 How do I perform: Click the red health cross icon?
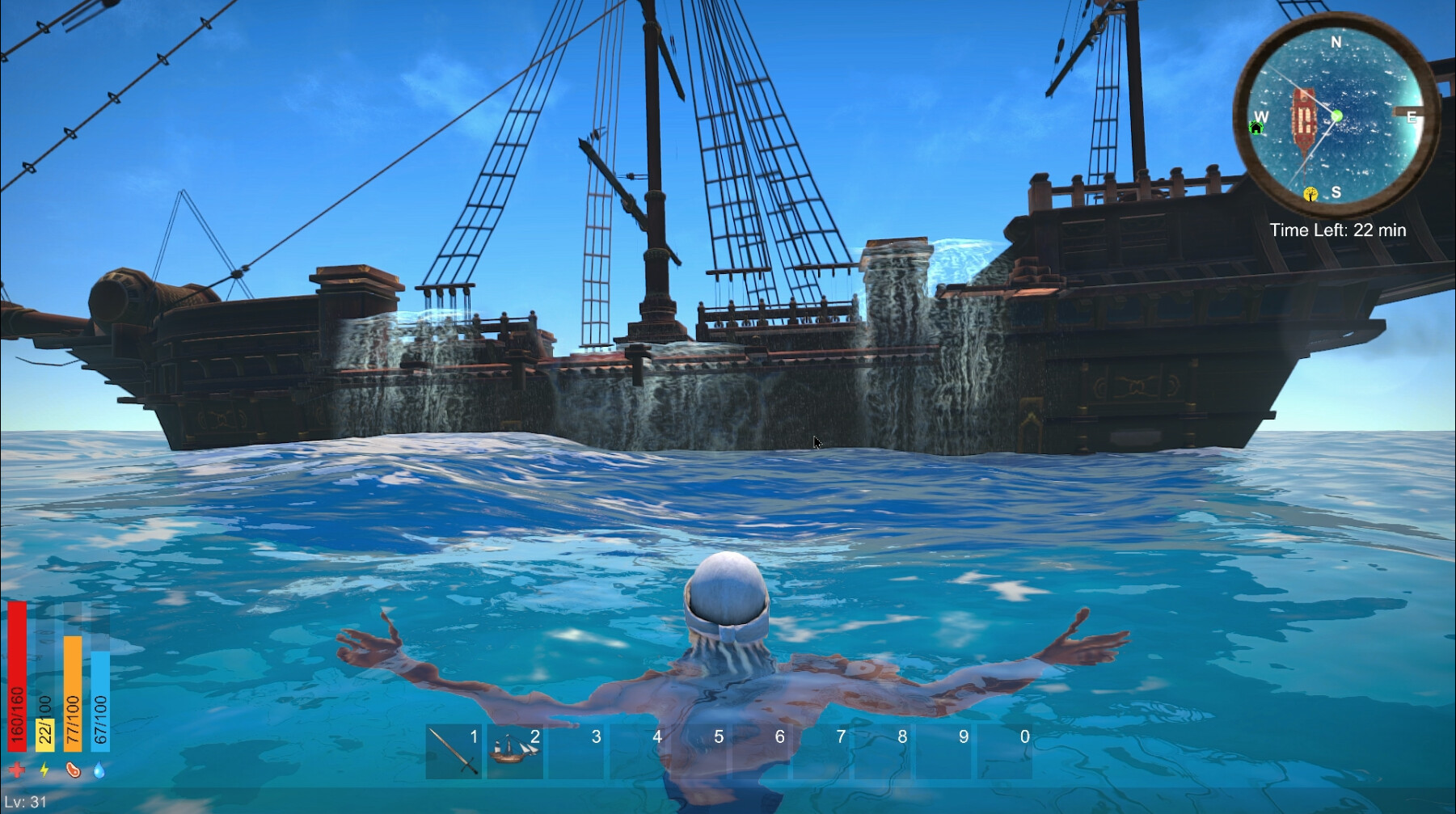16,769
